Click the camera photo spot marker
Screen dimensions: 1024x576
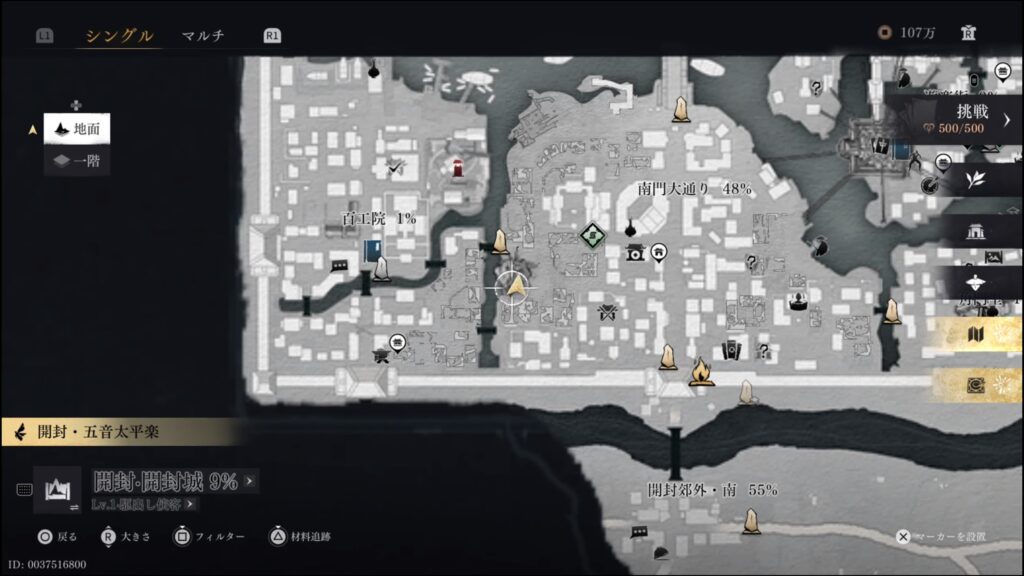(x=635, y=253)
